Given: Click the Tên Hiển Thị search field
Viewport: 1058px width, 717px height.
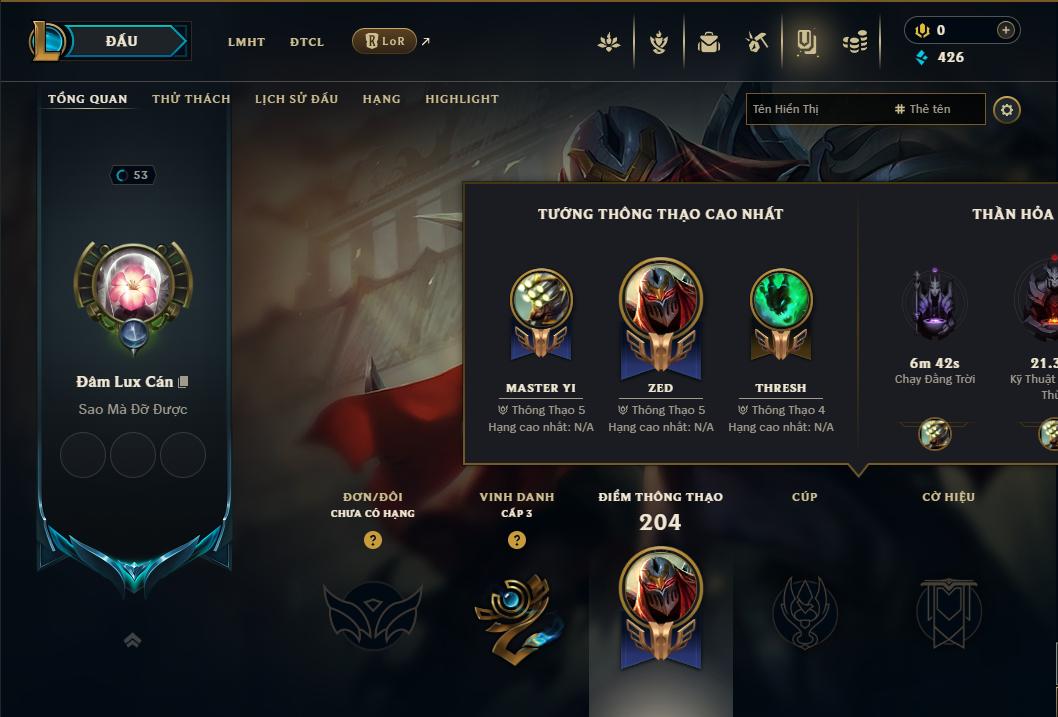Looking at the screenshot, I should tap(815, 109).
